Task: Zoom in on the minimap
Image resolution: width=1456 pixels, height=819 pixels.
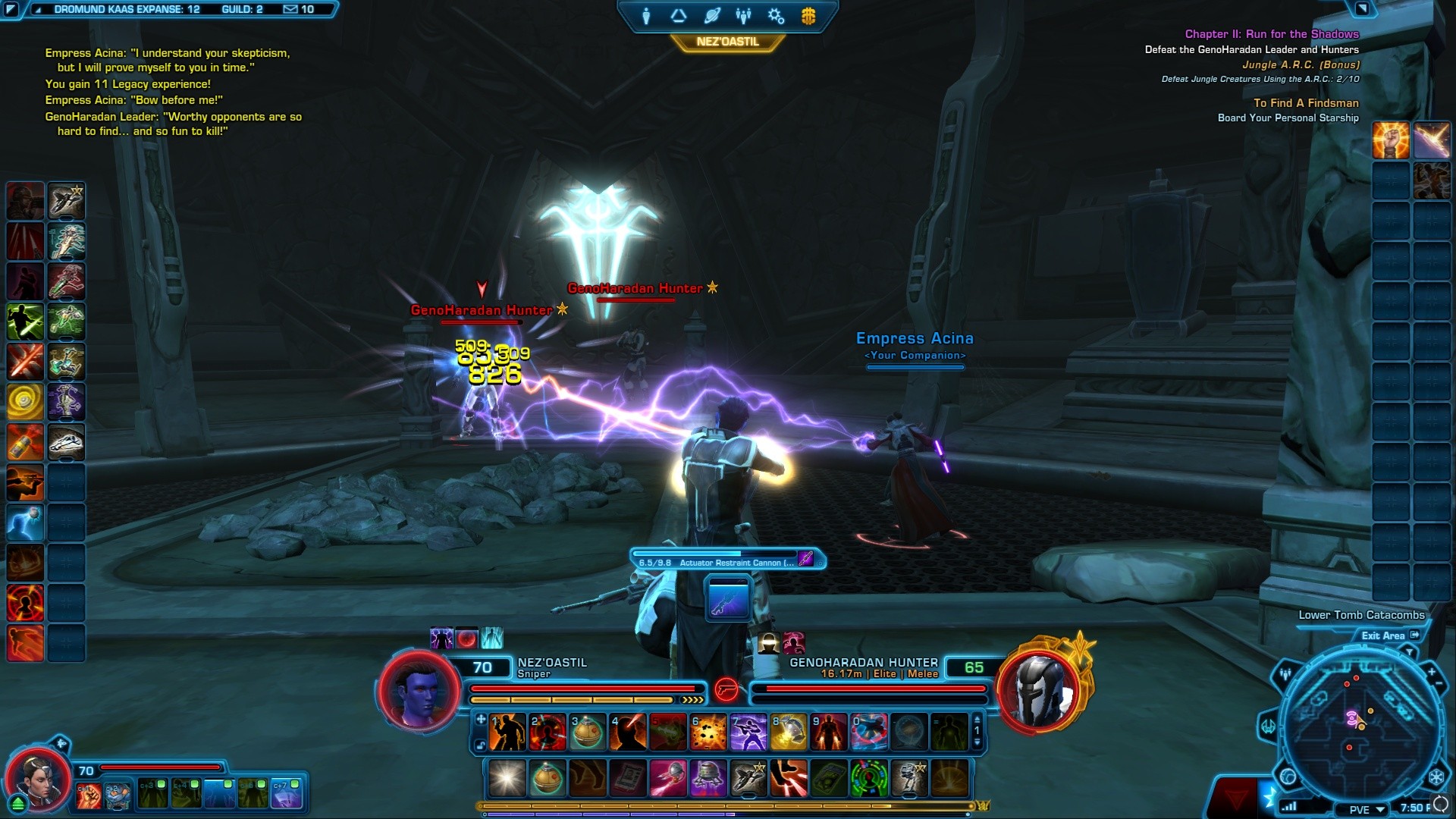Action: tap(1431, 672)
